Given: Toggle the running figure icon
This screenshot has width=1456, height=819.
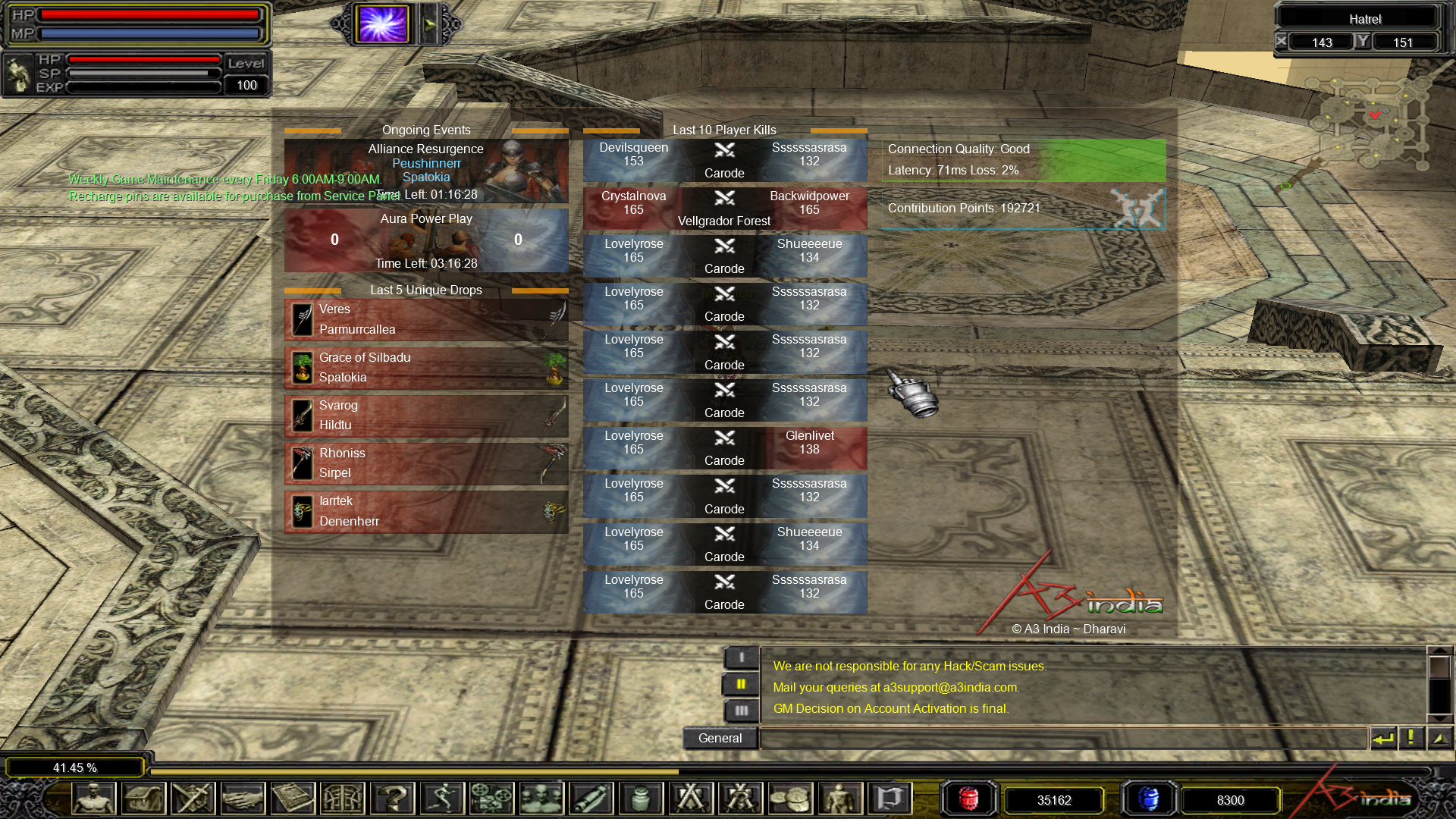Looking at the screenshot, I should (x=442, y=799).
